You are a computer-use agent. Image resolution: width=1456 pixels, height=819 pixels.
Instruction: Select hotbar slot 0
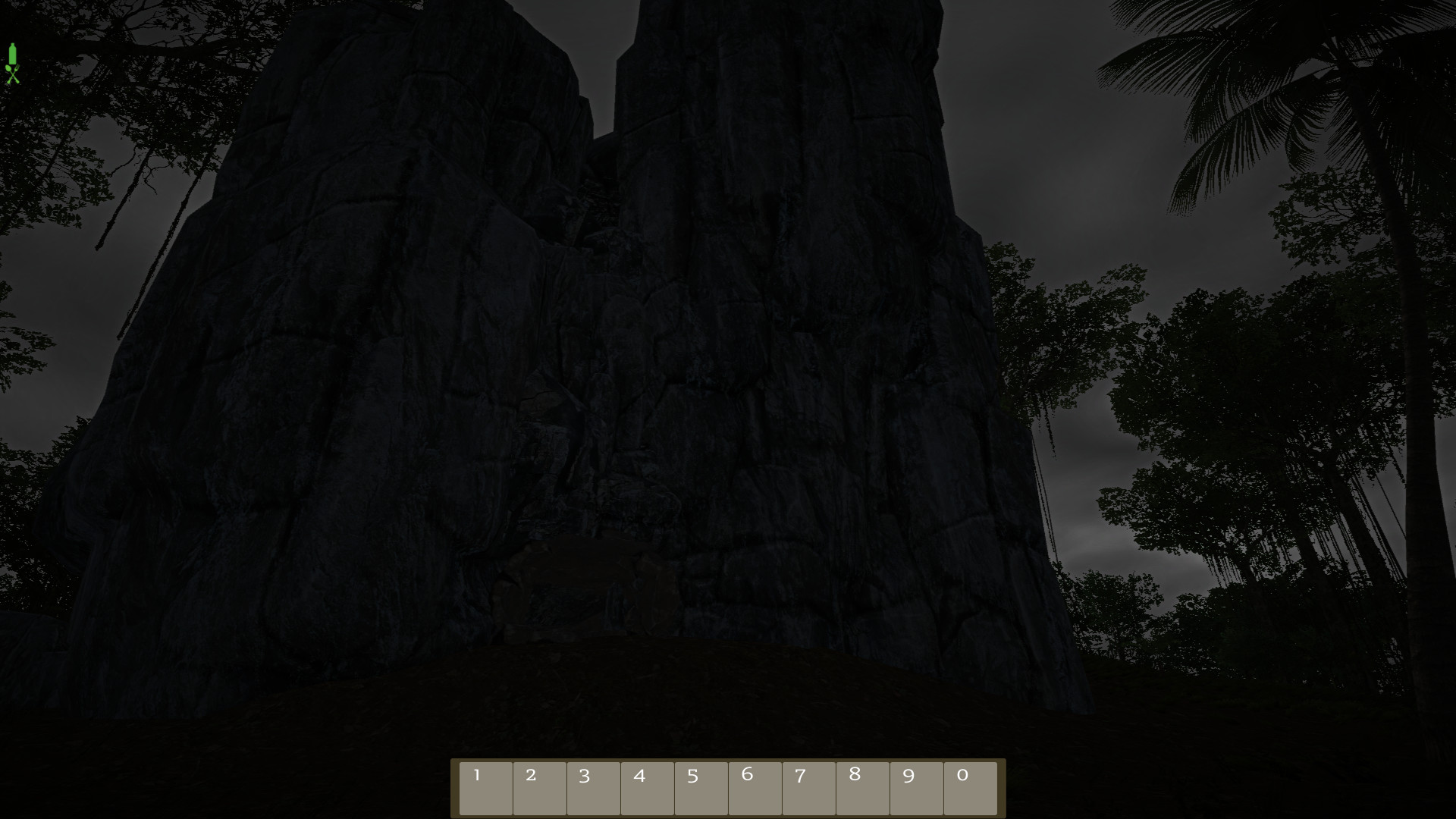tap(969, 788)
